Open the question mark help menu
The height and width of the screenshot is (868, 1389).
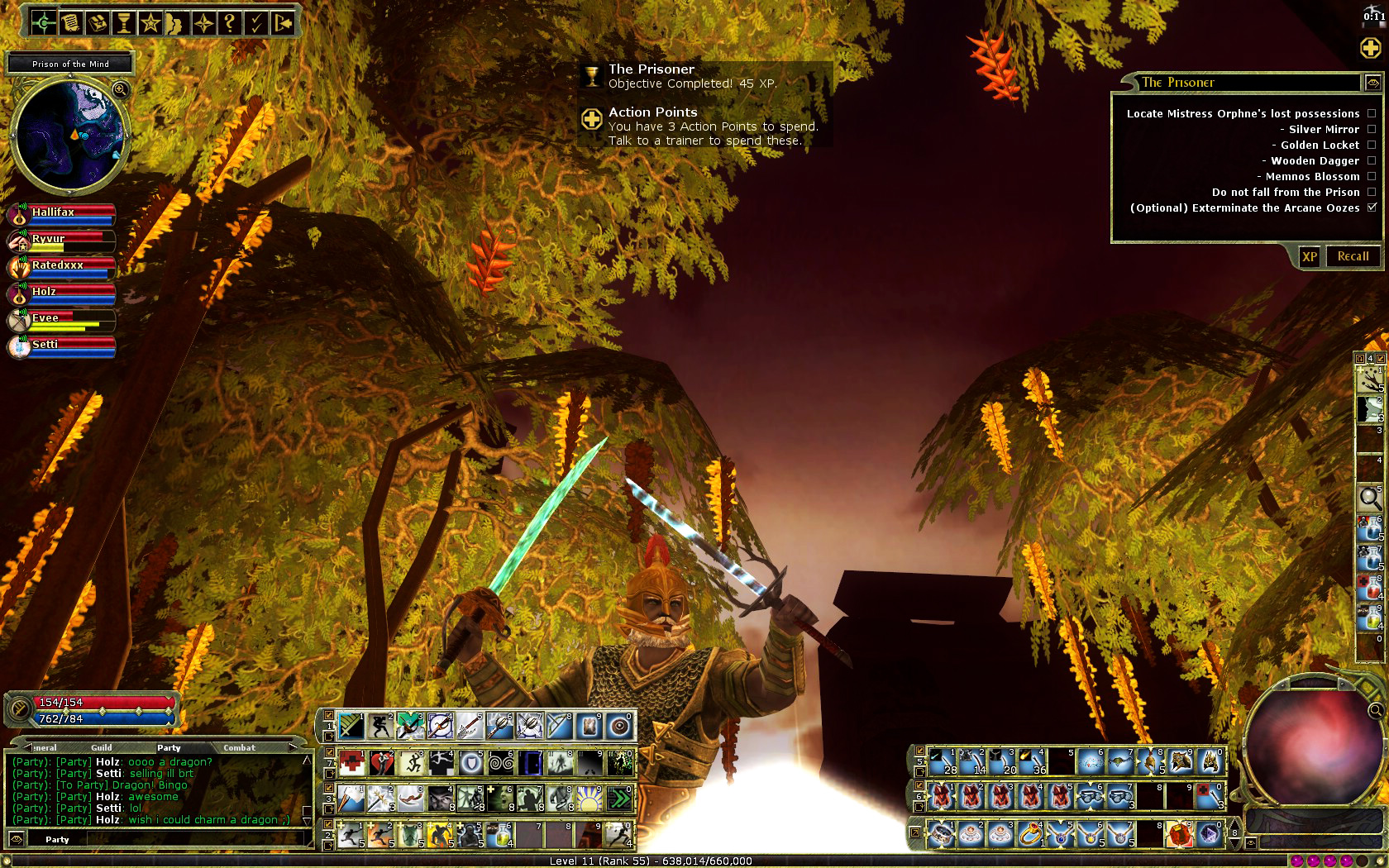click(x=230, y=23)
